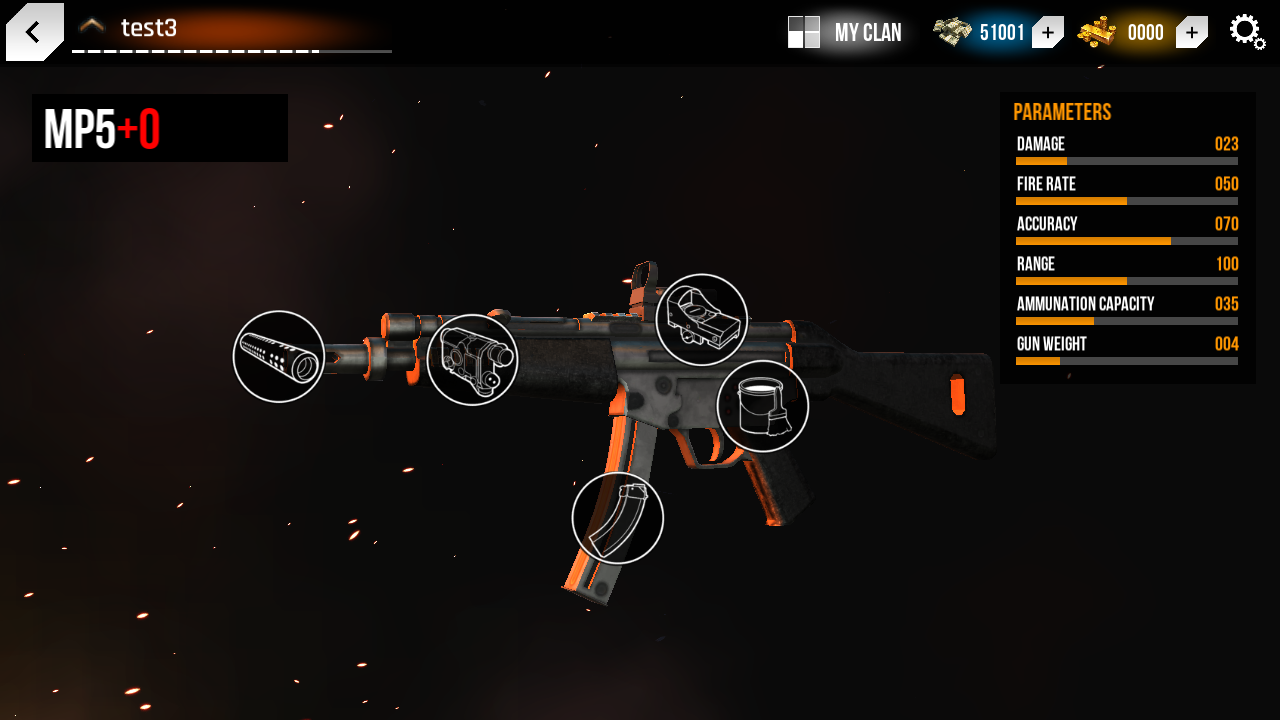Add gold with the plus button

[1191, 32]
